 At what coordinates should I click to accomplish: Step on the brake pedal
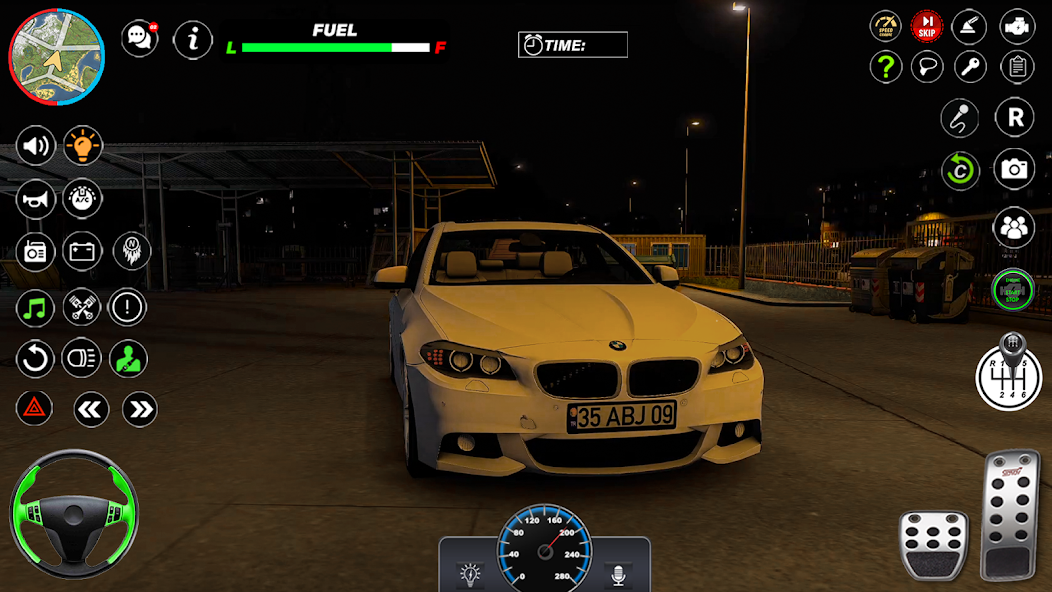click(x=934, y=544)
